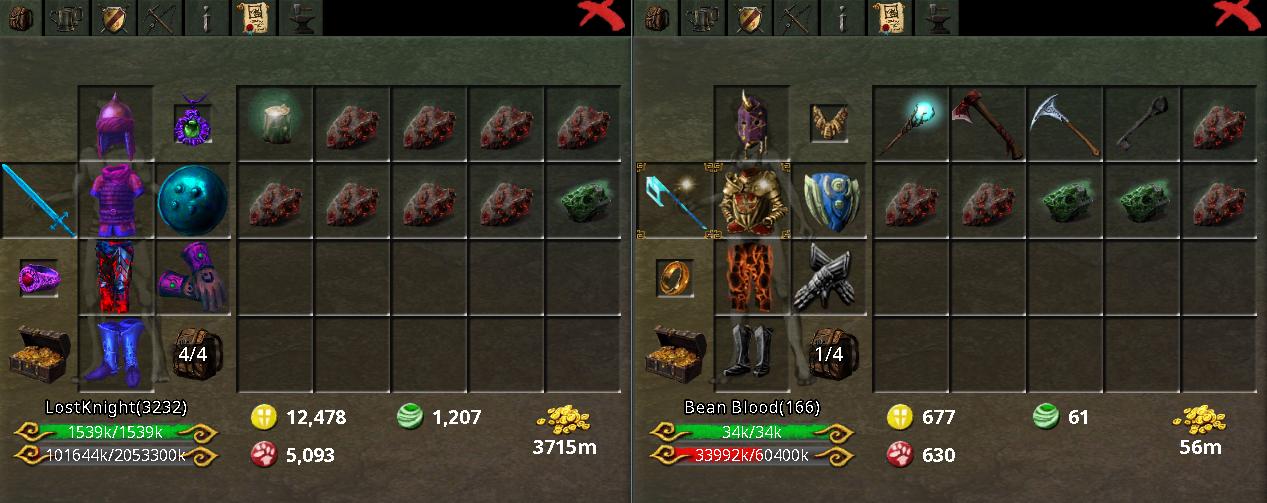Select the red-bladed axe in inventory
1267x503 pixels.
coord(988,124)
